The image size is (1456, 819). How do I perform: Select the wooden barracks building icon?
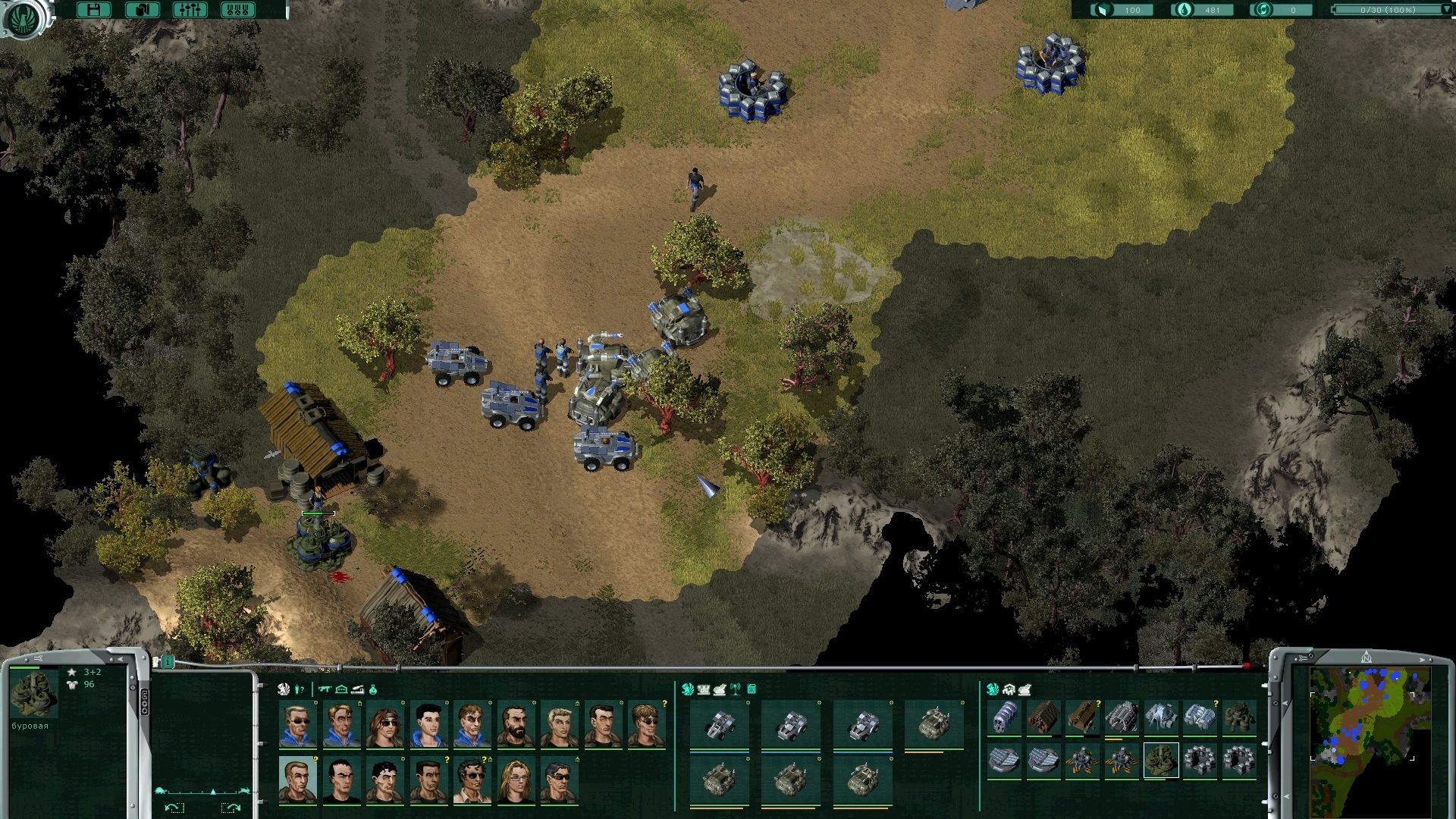coord(1043,717)
